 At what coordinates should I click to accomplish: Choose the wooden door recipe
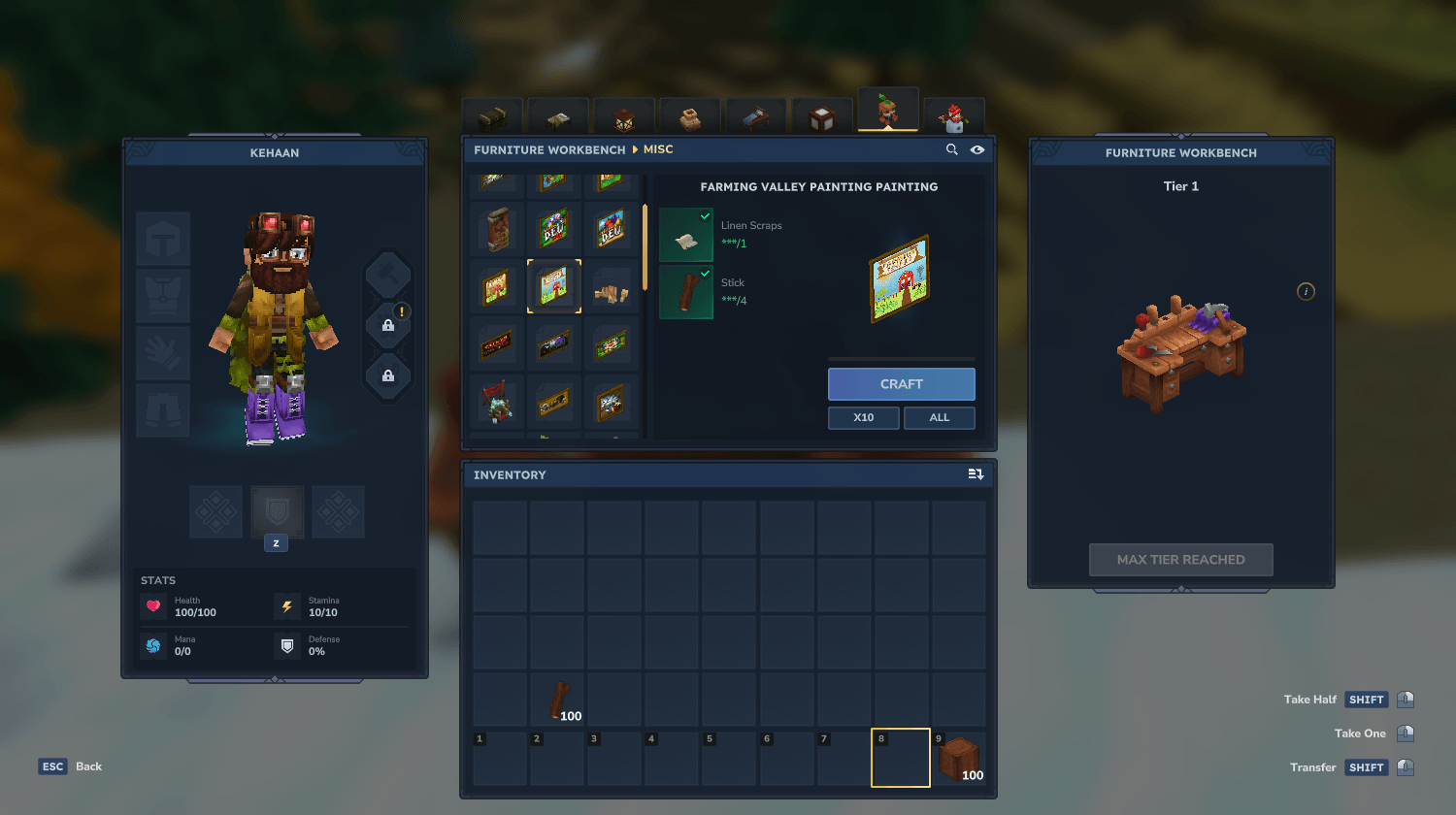pos(497,230)
